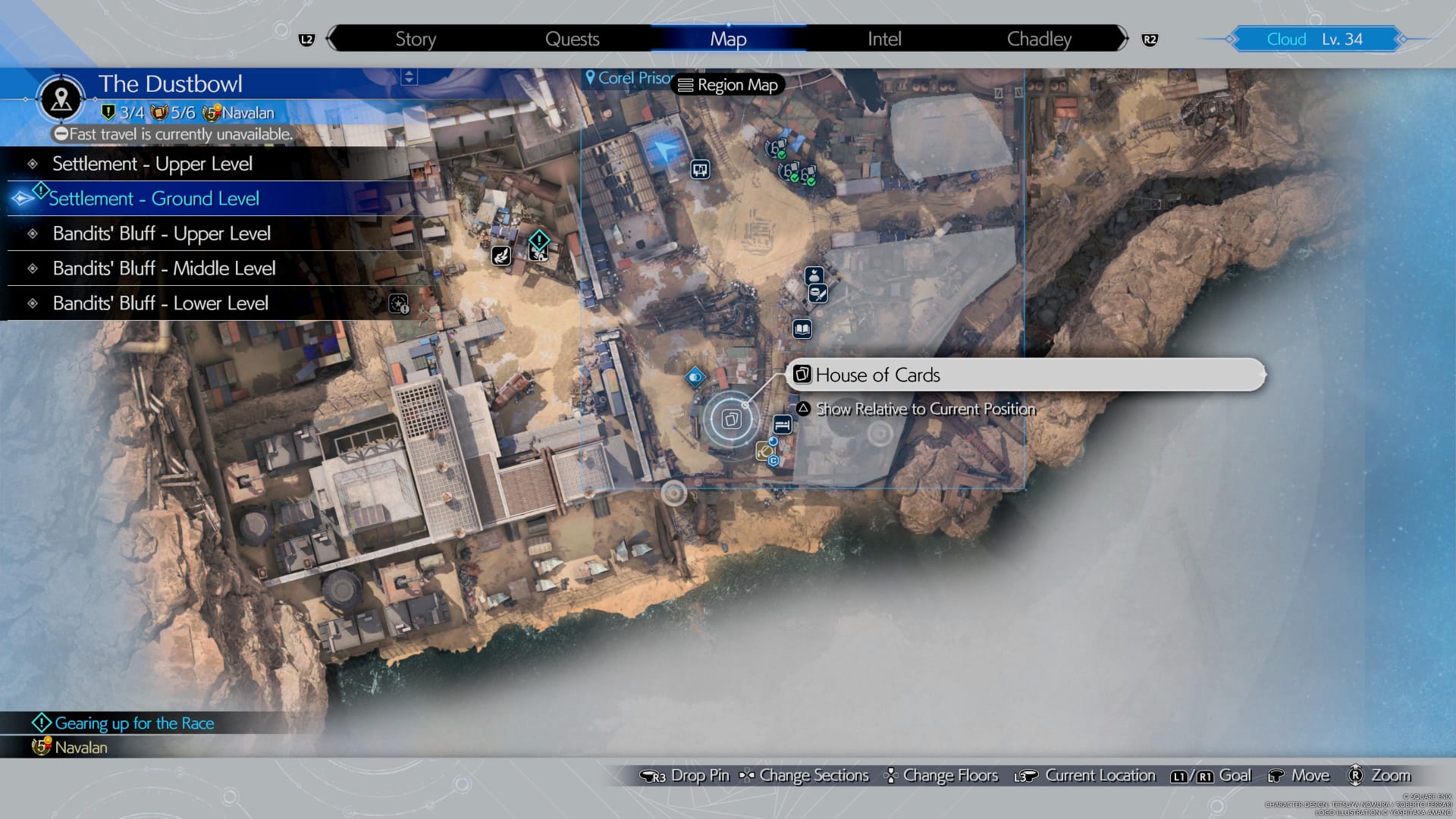Switch to Bandits' Bluff - Lower Level
The image size is (1456, 819).
click(x=161, y=303)
